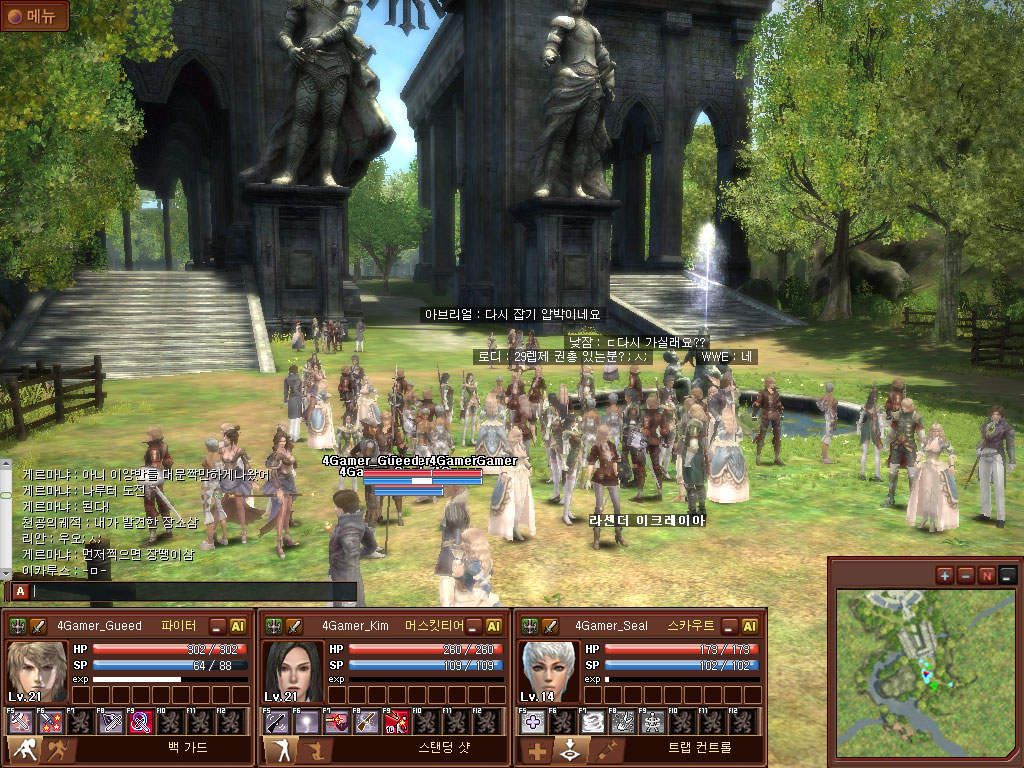Toggle AI for 4Gamer_Kim
The height and width of the screenshot is (768, 1024).
click(494, 626)
